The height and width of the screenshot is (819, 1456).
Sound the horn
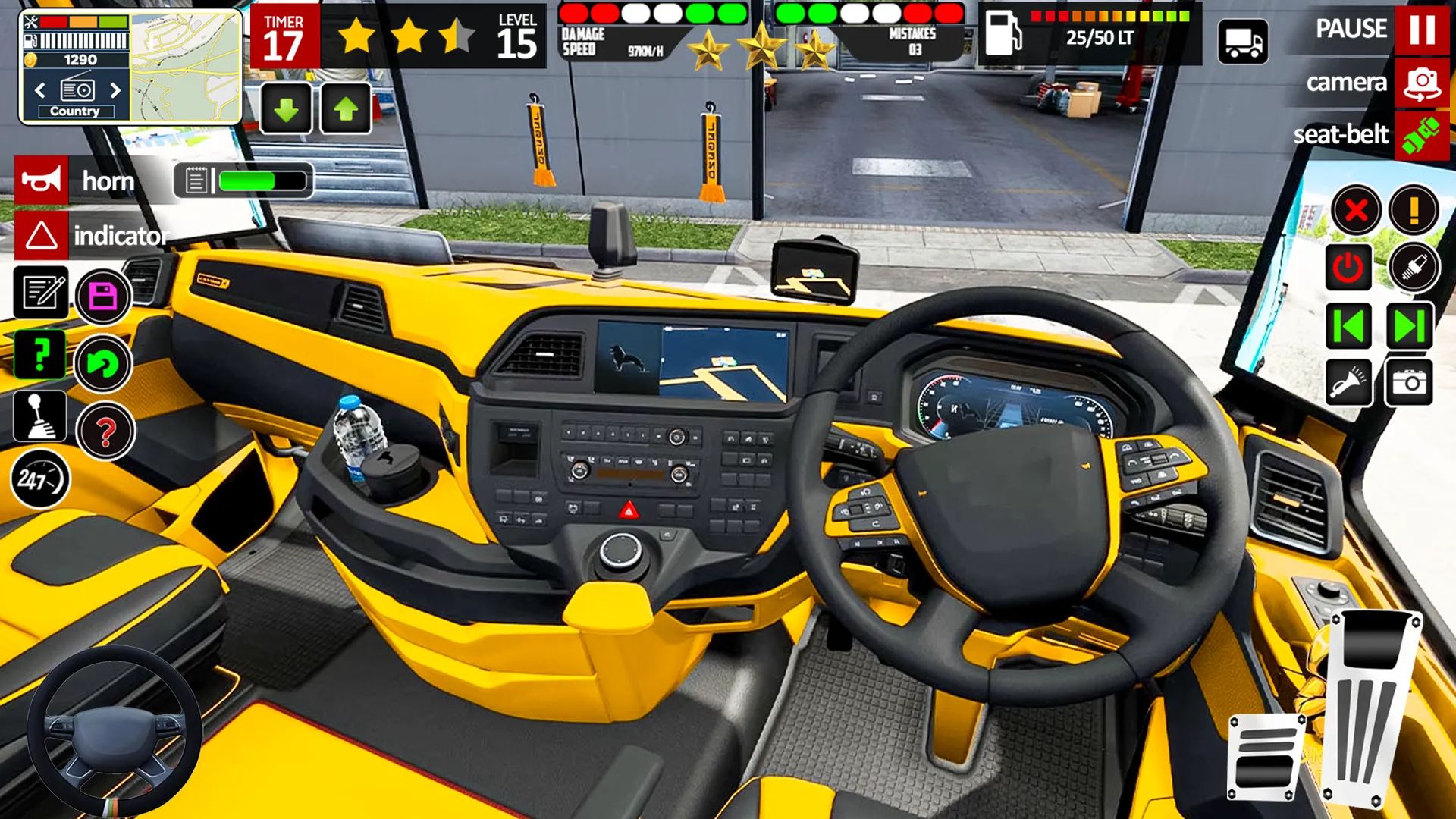coord(42,180)
